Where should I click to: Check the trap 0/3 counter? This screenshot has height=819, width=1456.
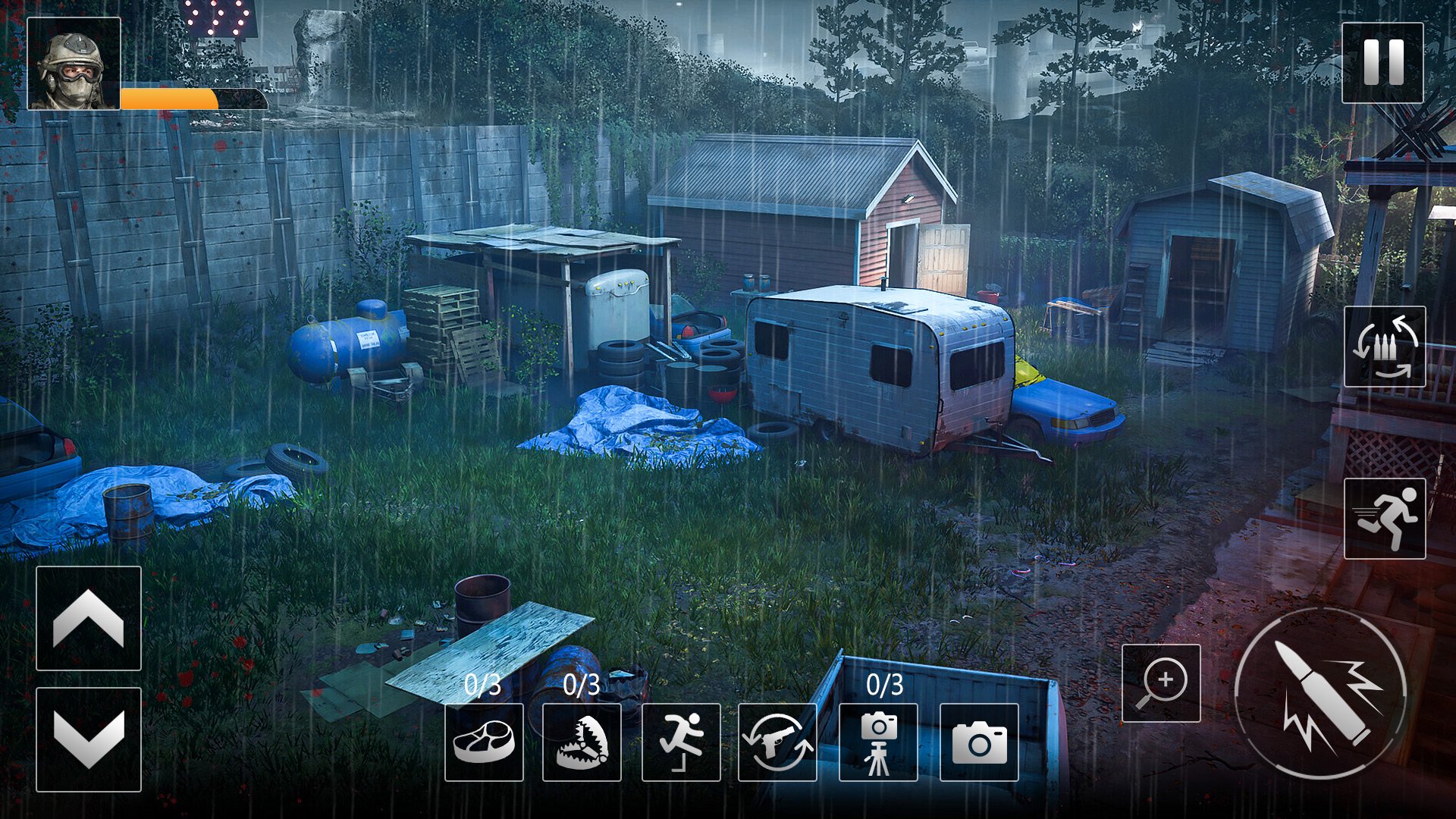[584, 685]
